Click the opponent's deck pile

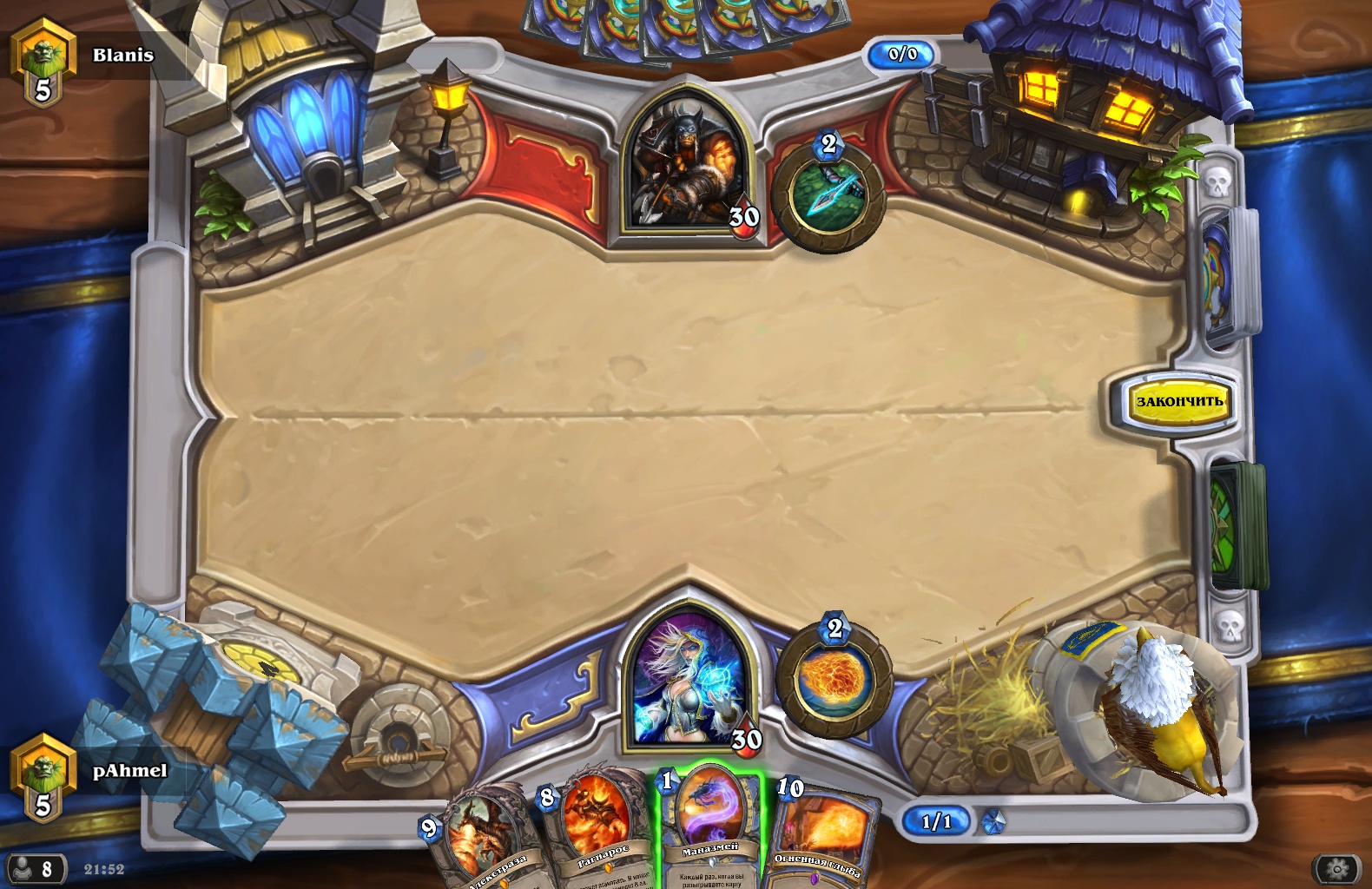click(x=1226, y=278)
